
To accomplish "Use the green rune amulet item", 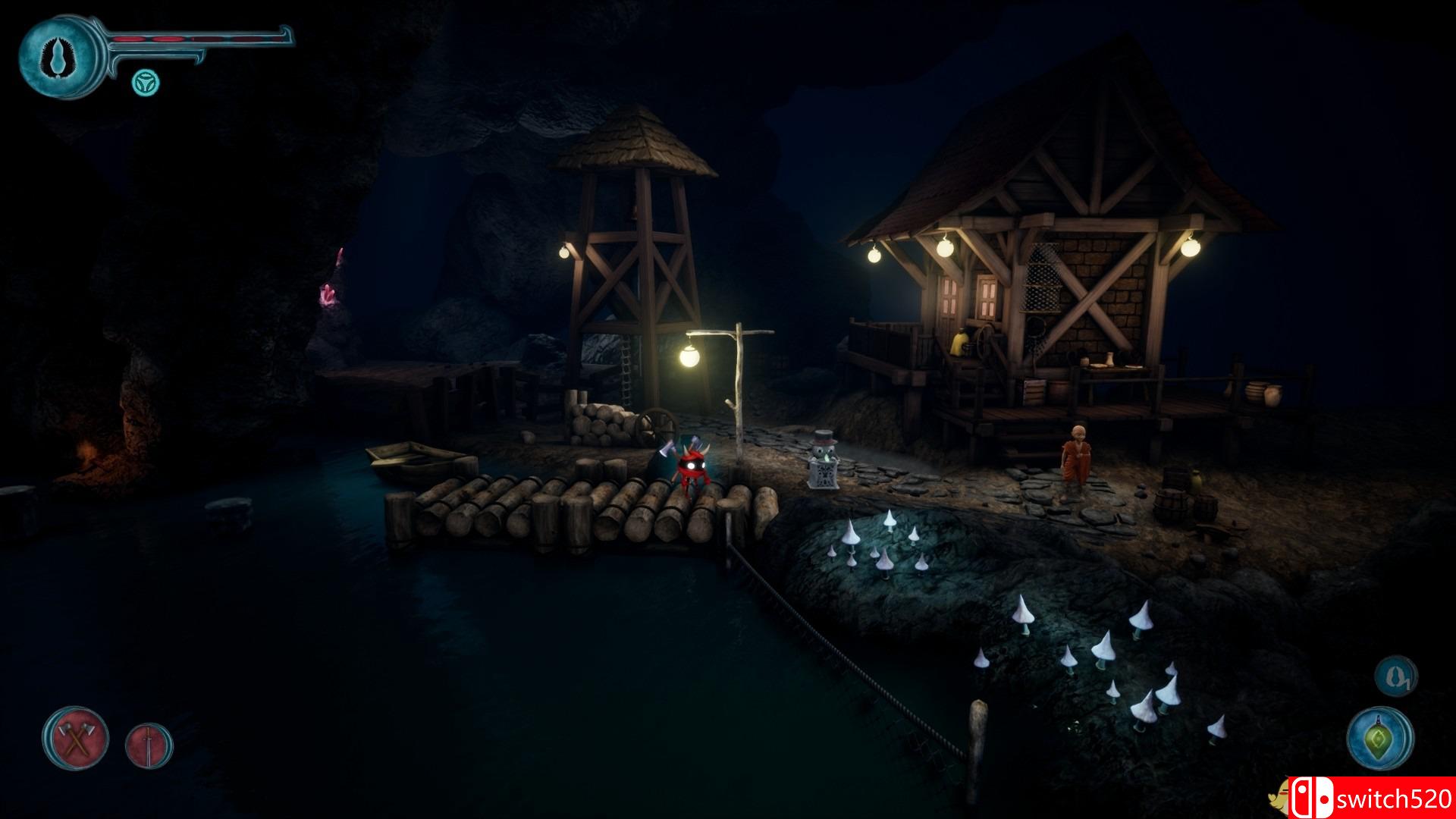I will click(x=1380, y=738).
